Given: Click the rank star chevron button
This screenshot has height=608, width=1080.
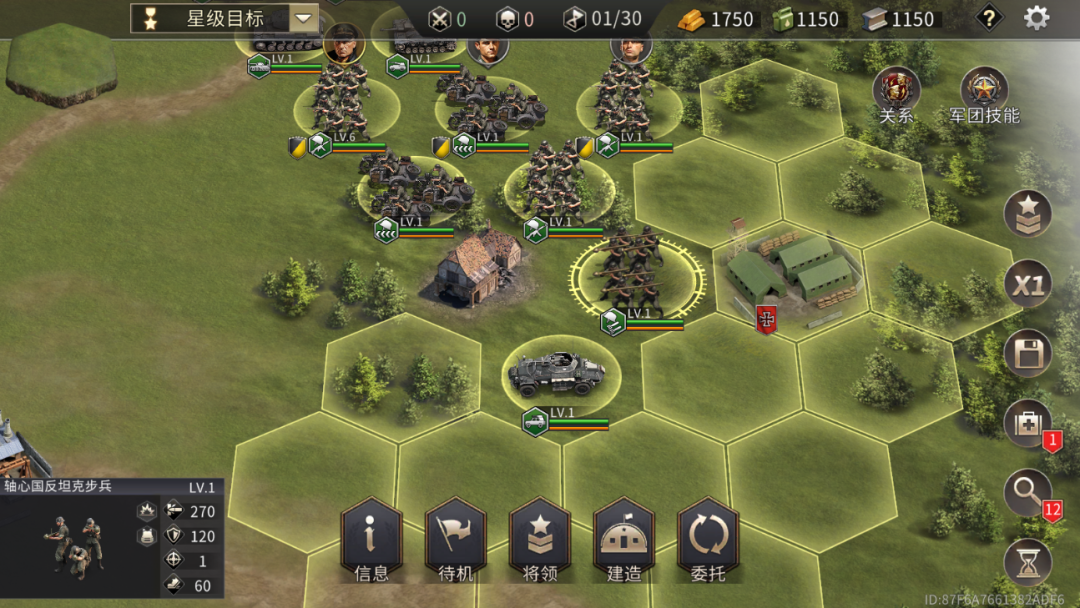Looking at the screenshot, I should (x=1028, y=214).
